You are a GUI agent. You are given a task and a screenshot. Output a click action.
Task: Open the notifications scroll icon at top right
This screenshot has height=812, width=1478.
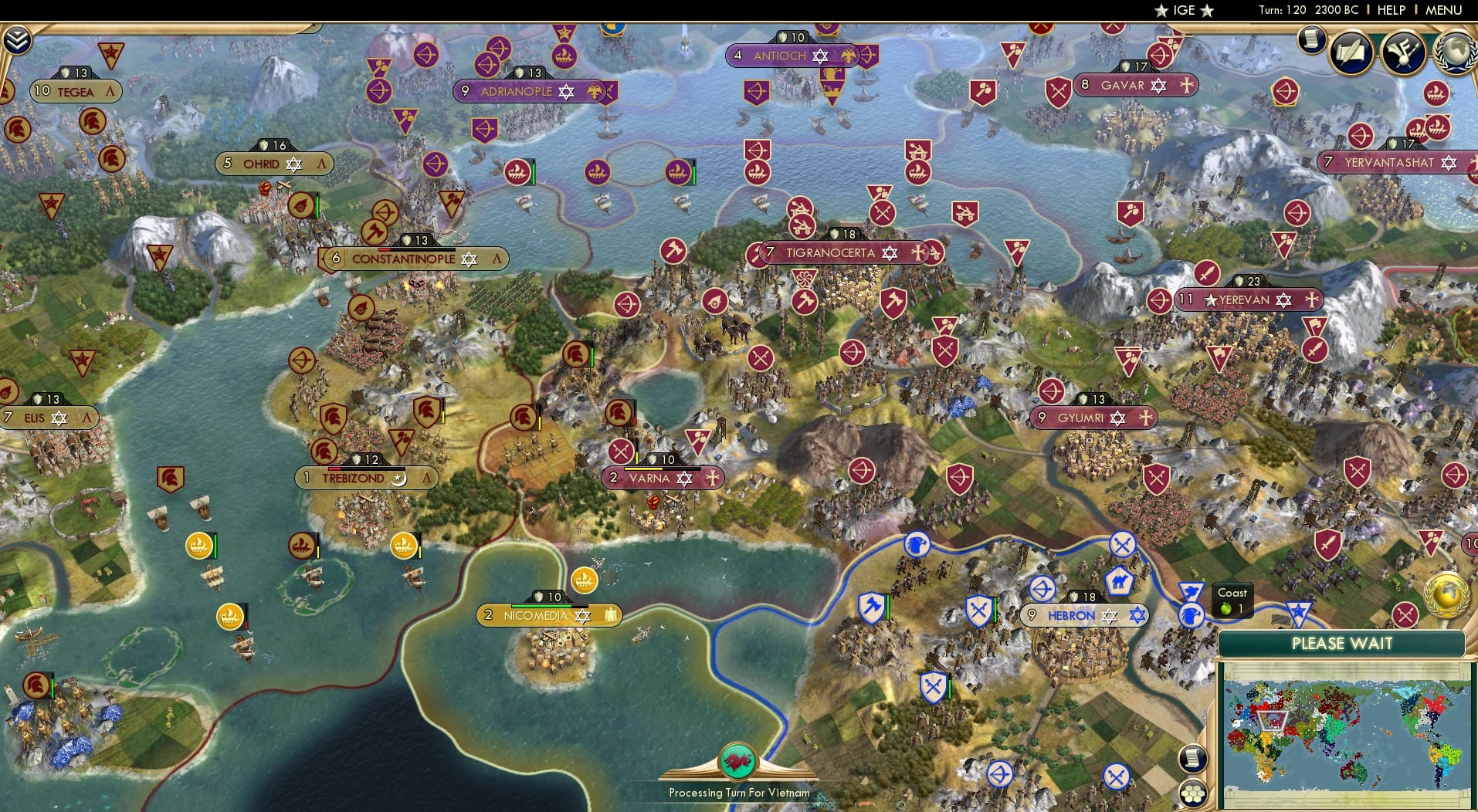tap(1311, 39)
